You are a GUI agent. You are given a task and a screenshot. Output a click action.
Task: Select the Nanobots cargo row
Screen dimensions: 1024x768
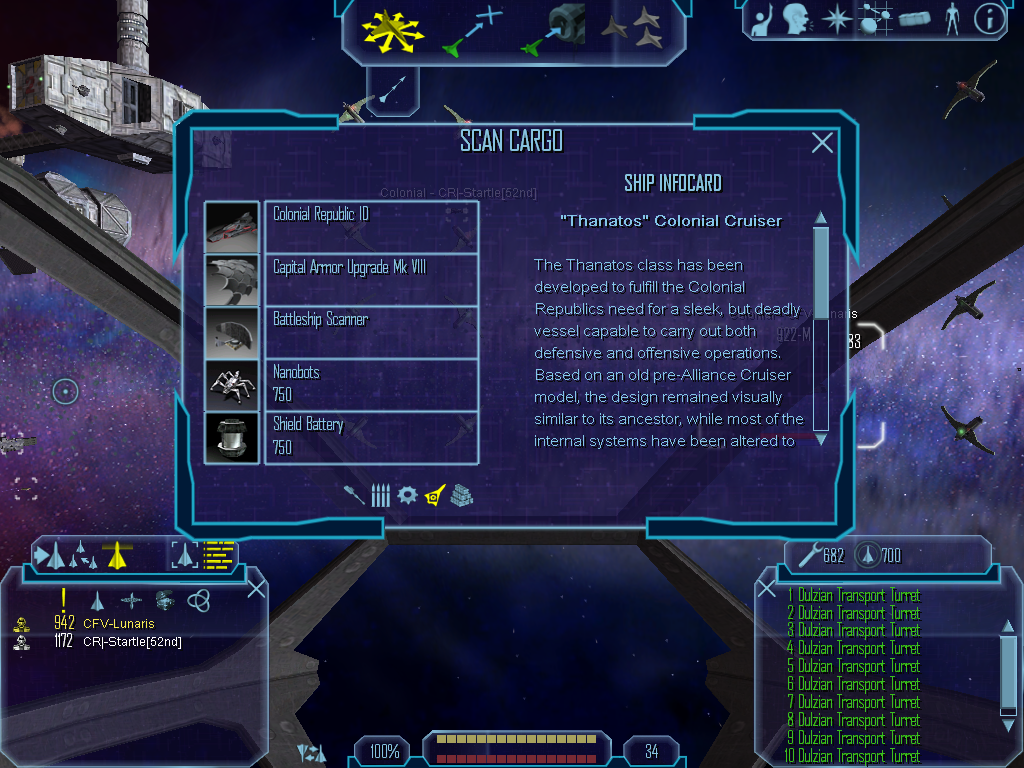tap(370, 384)
